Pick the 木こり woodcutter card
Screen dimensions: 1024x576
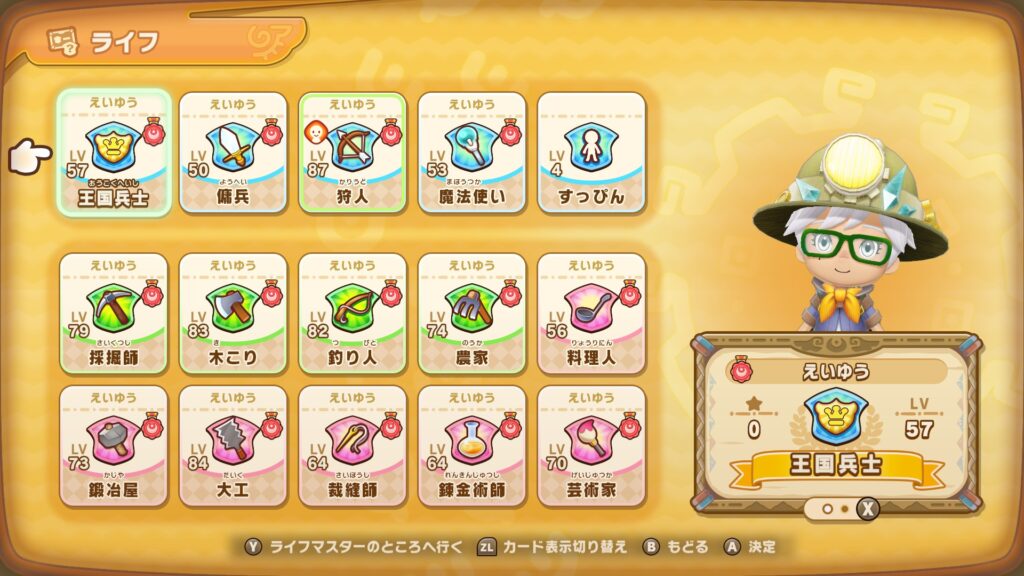(233, 311)
